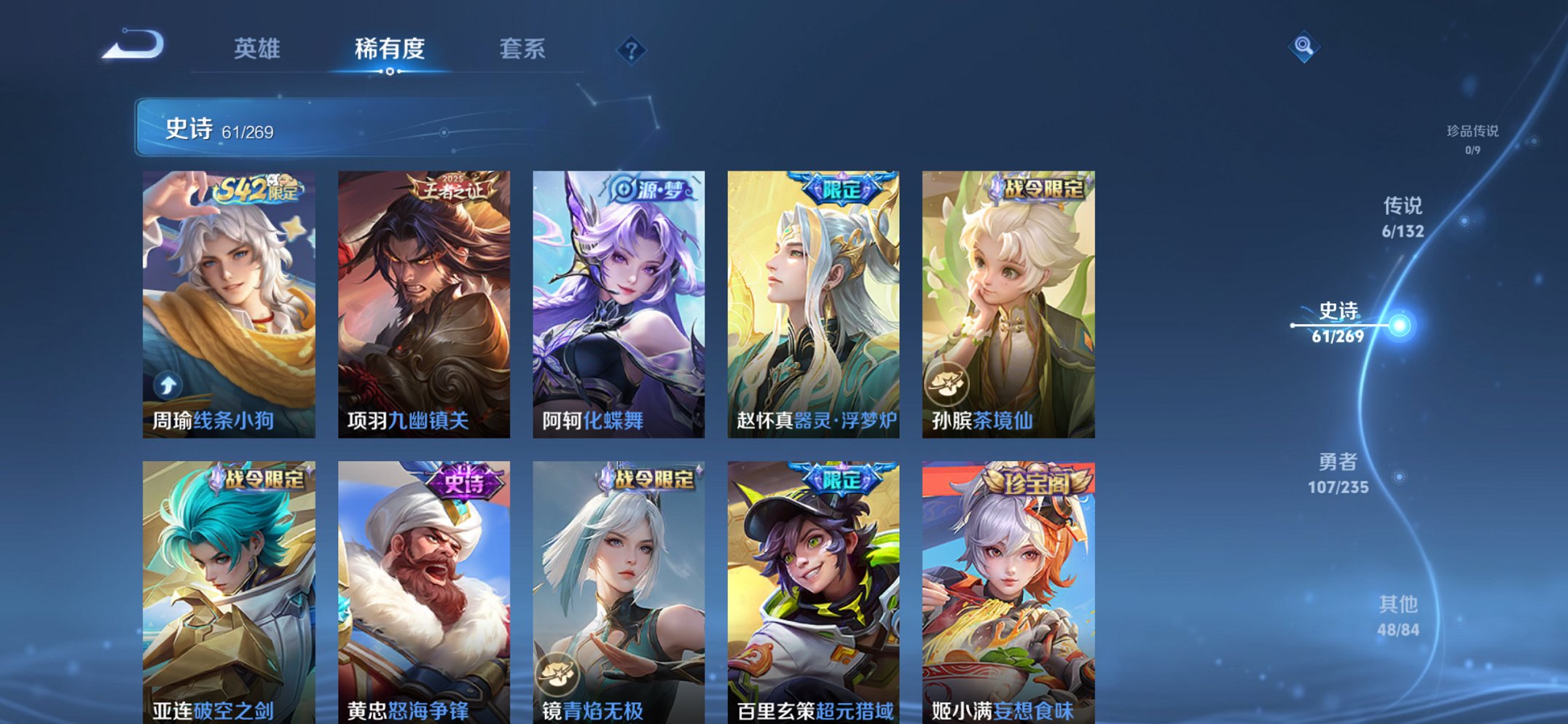Image resolution: width=1568 pixels, height=724 pixels.
Task: Tap the help question mark icon
Action: (x=632, y=50)
